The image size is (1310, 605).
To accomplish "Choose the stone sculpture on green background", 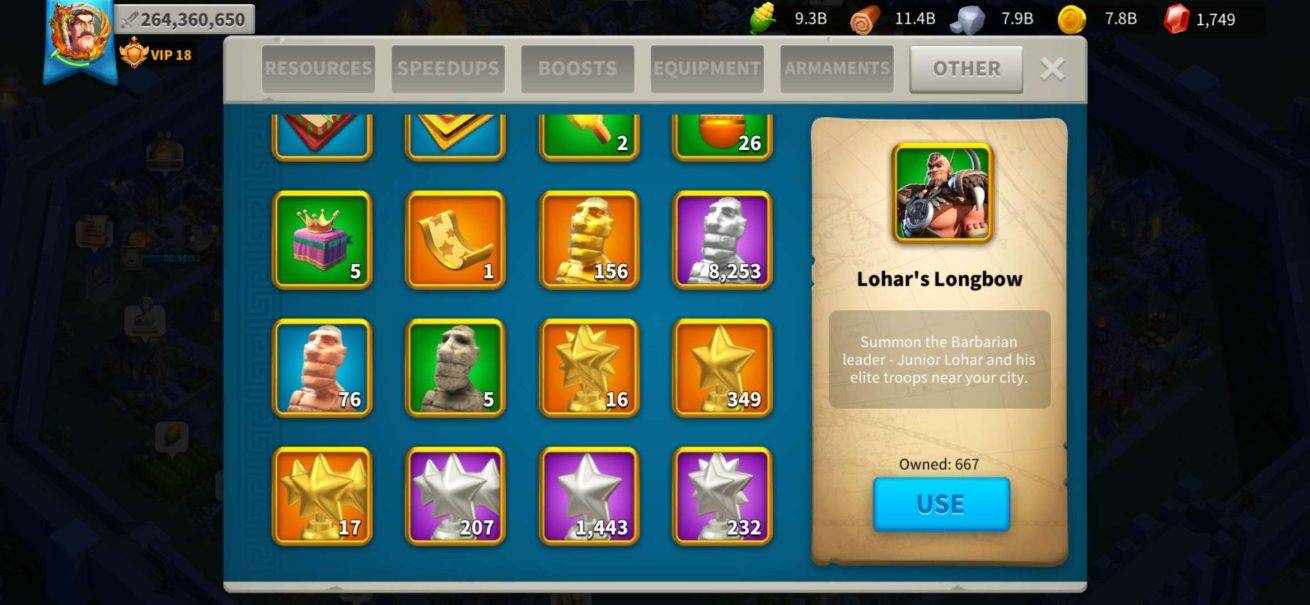I will click(x=455, y=368).
